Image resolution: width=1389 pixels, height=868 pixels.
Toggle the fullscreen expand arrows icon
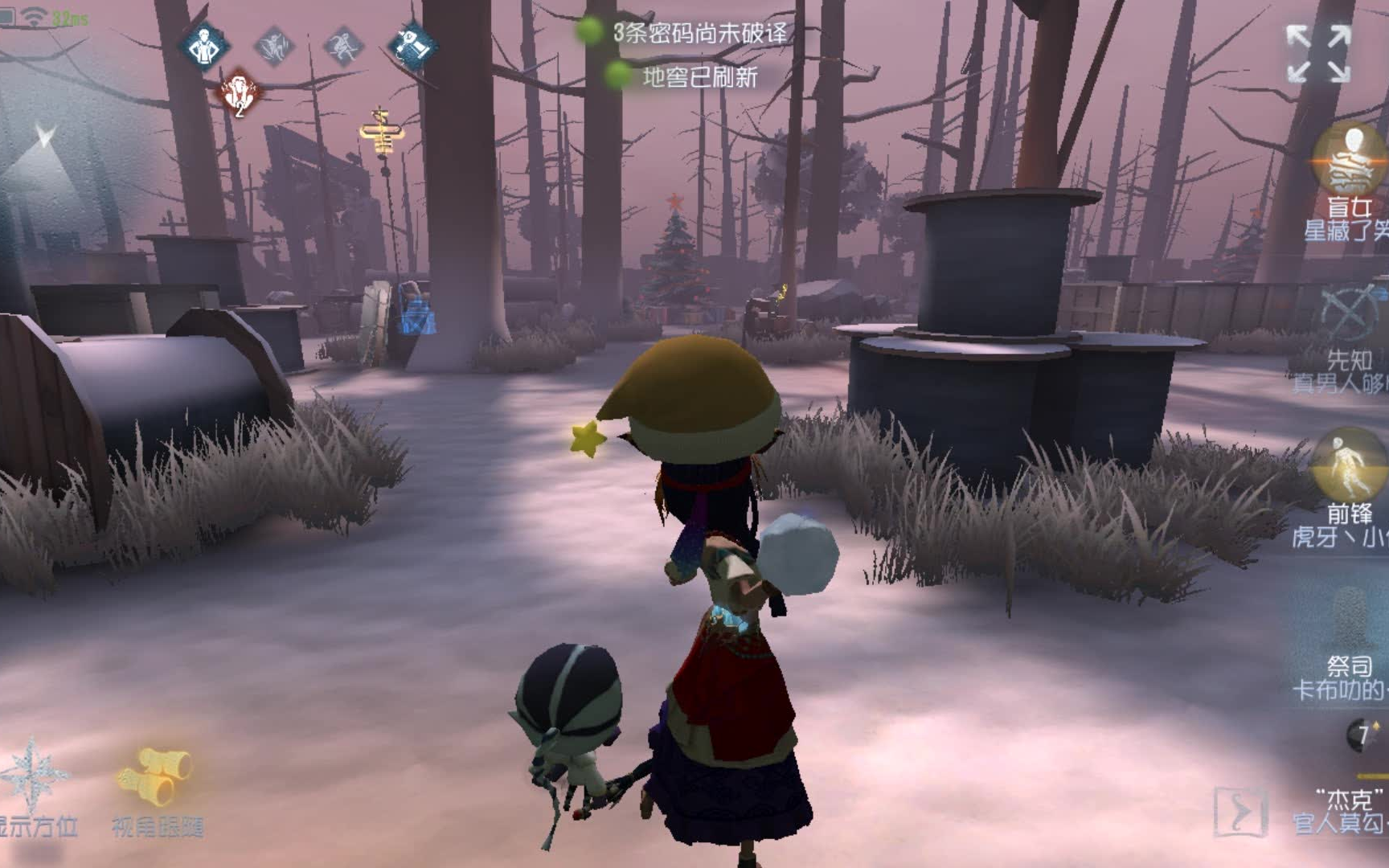coord(1318,54)
